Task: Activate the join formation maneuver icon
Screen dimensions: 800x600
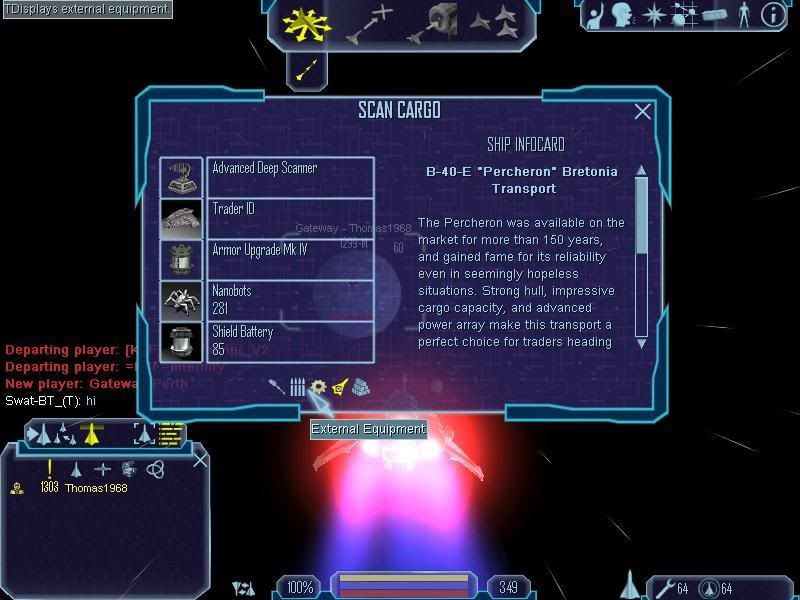Action: point(494,21)
